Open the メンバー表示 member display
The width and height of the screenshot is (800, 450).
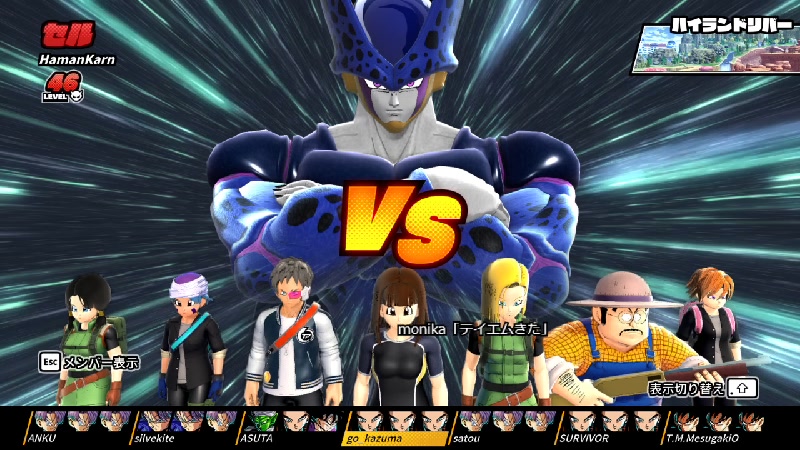88,361
